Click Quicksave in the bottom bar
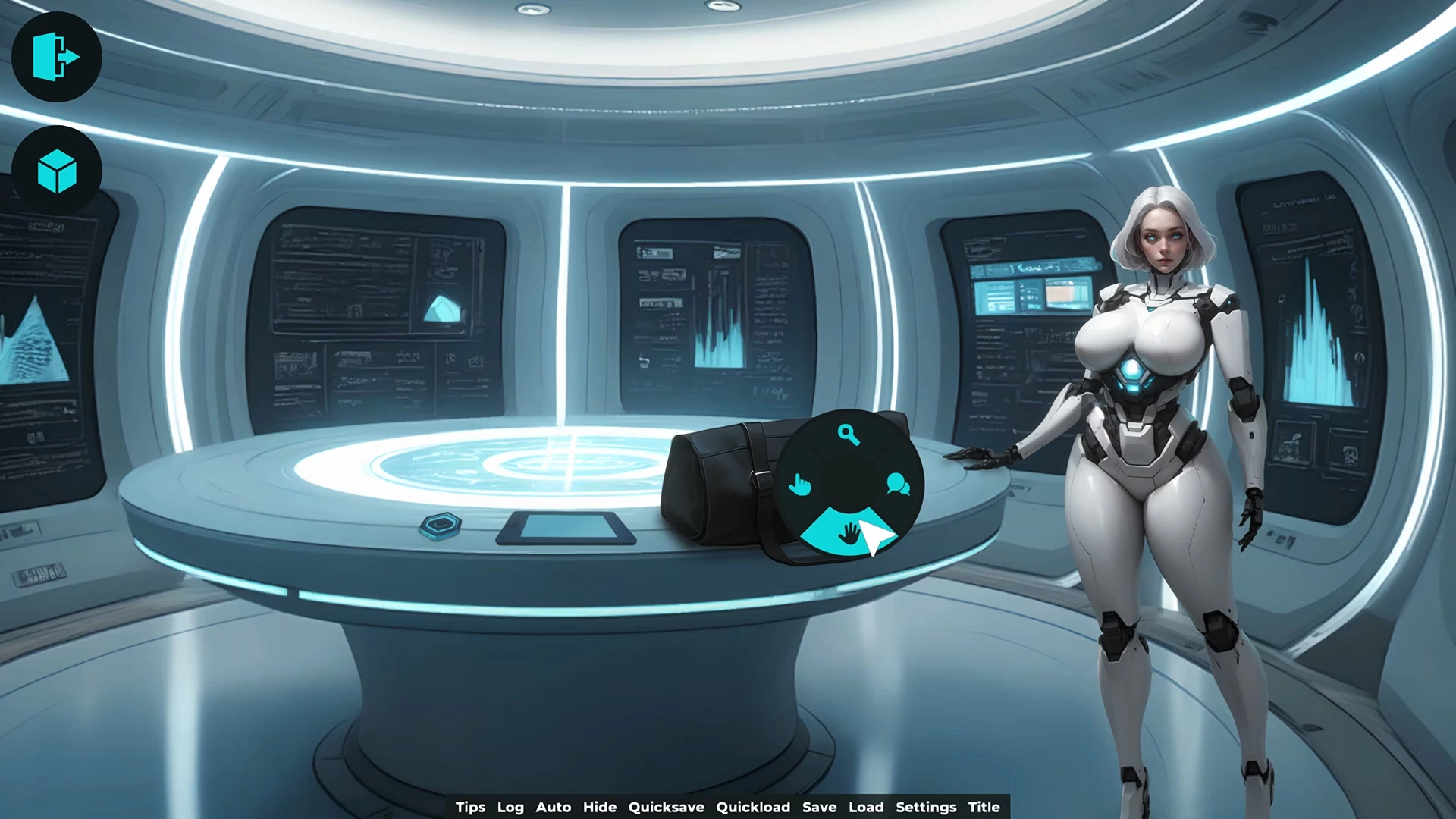This screenshot has width=1456, height=819. coord(666,807)
